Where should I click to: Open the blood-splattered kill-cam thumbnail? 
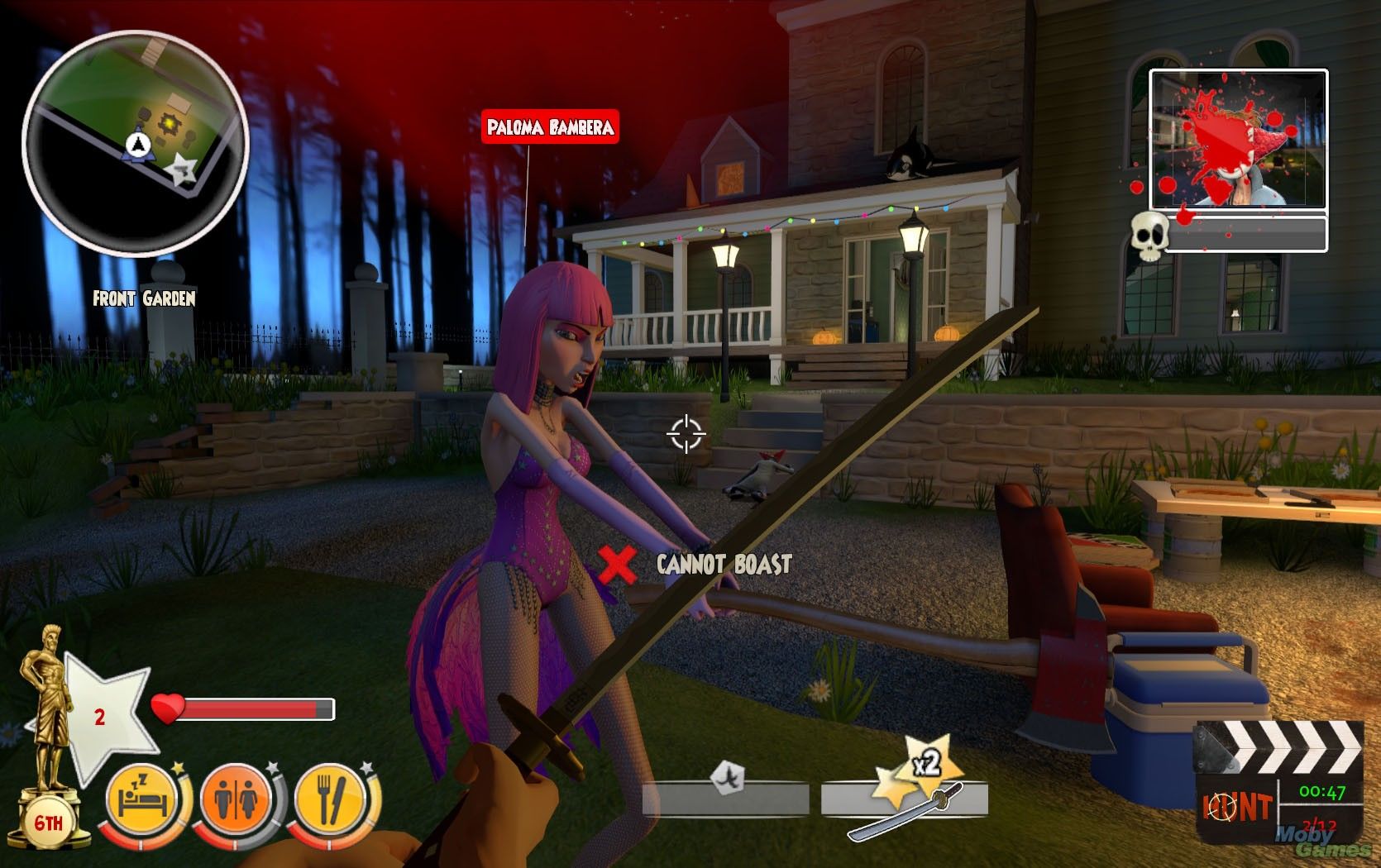coord(1238,140)
